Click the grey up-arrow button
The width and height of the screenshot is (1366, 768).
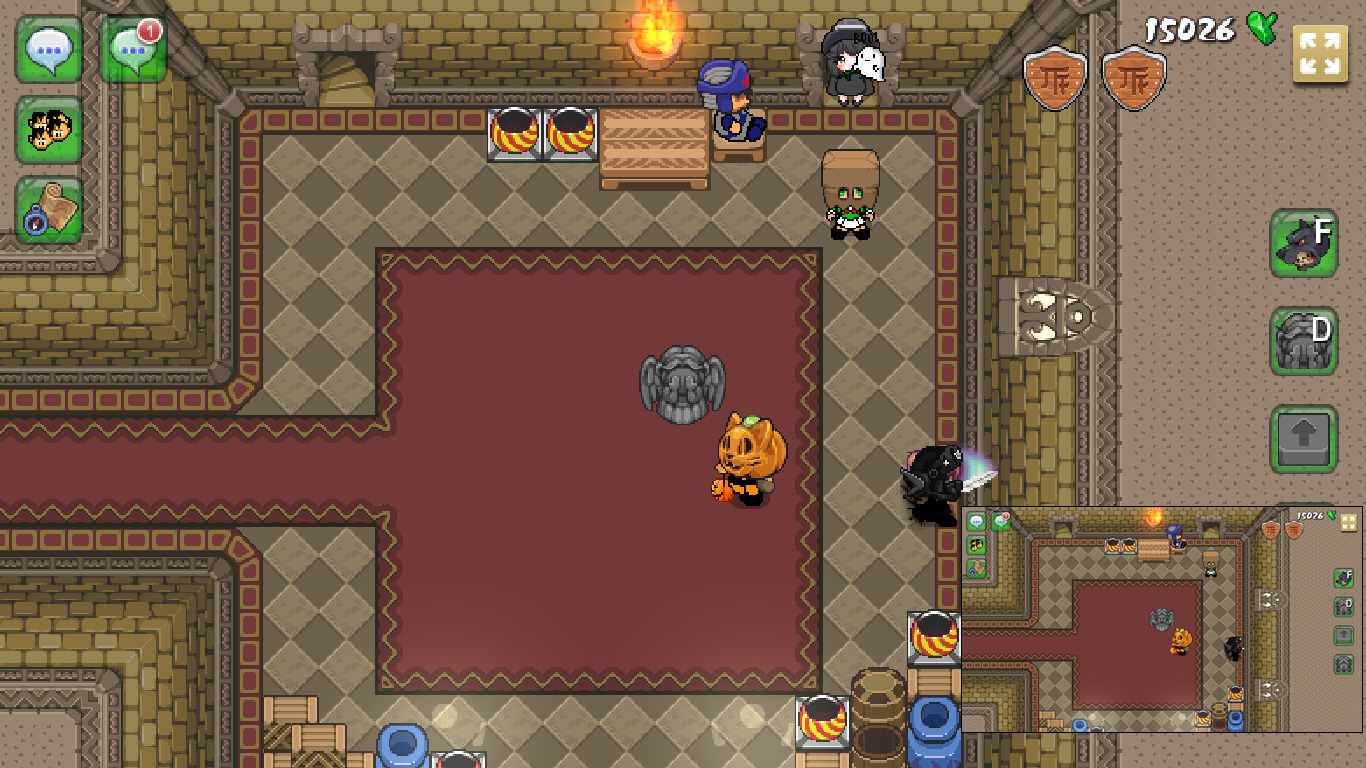tap(1304, 438)
